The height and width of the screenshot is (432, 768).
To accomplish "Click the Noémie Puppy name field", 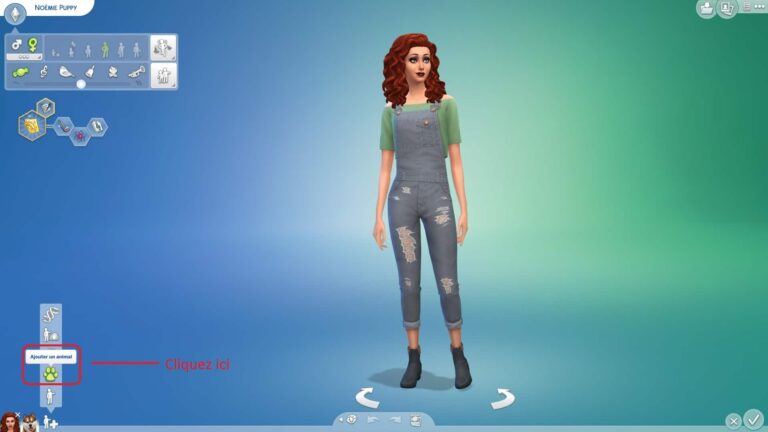I will click(56, 7).
